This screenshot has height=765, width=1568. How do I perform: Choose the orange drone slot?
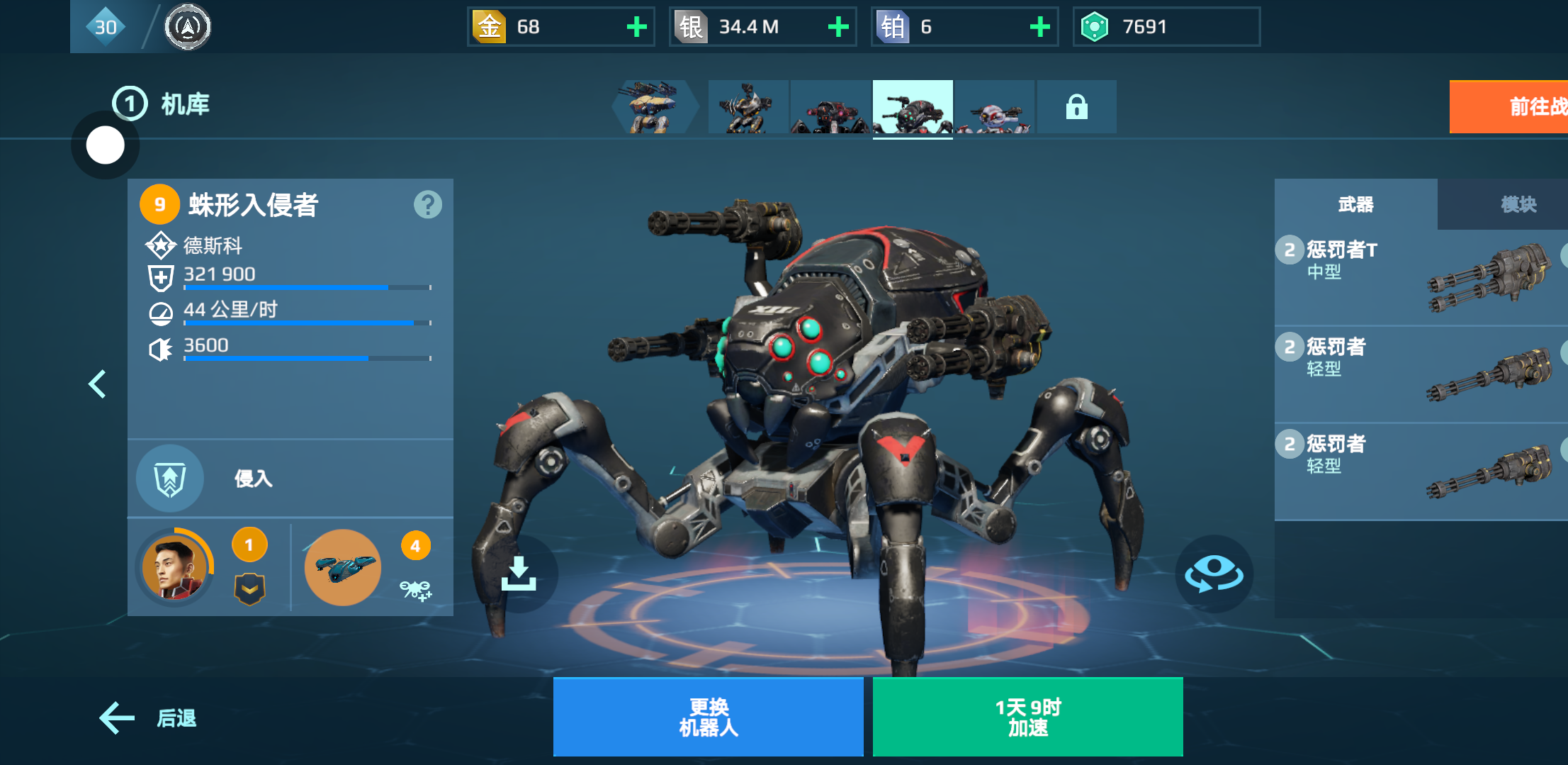pyautogui.click(x=343, y=567)
